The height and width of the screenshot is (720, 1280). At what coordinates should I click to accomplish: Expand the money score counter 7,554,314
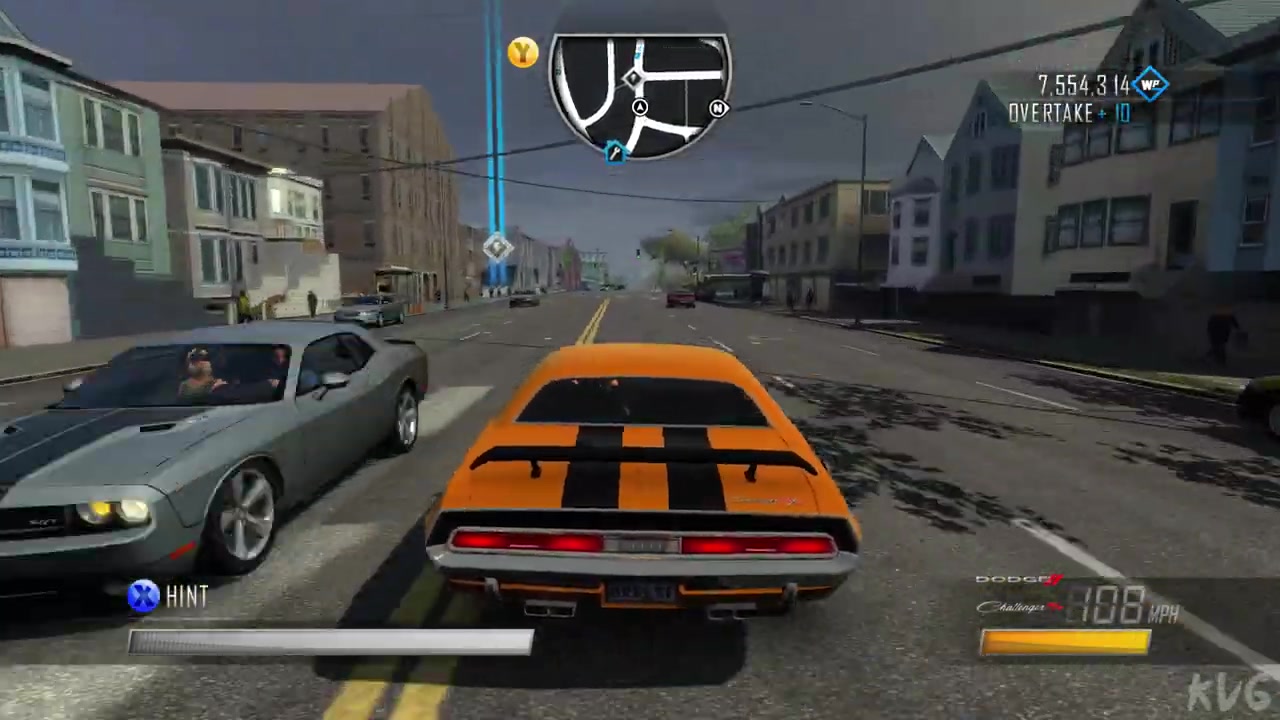coord(1083,86)
